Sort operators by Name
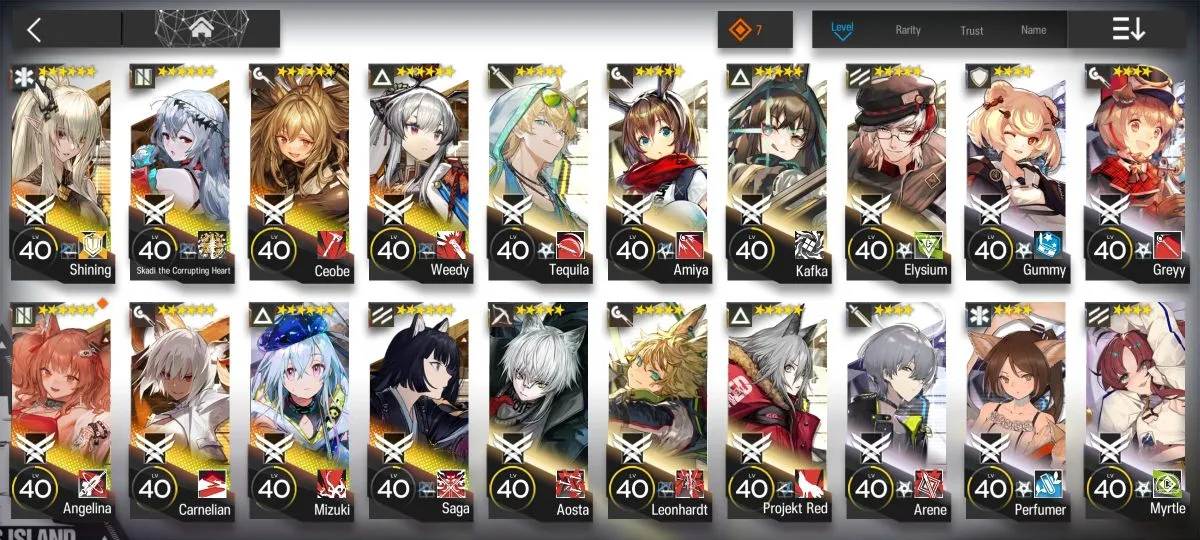Viewport: 1200px width, 540px height. point(1034,30)
